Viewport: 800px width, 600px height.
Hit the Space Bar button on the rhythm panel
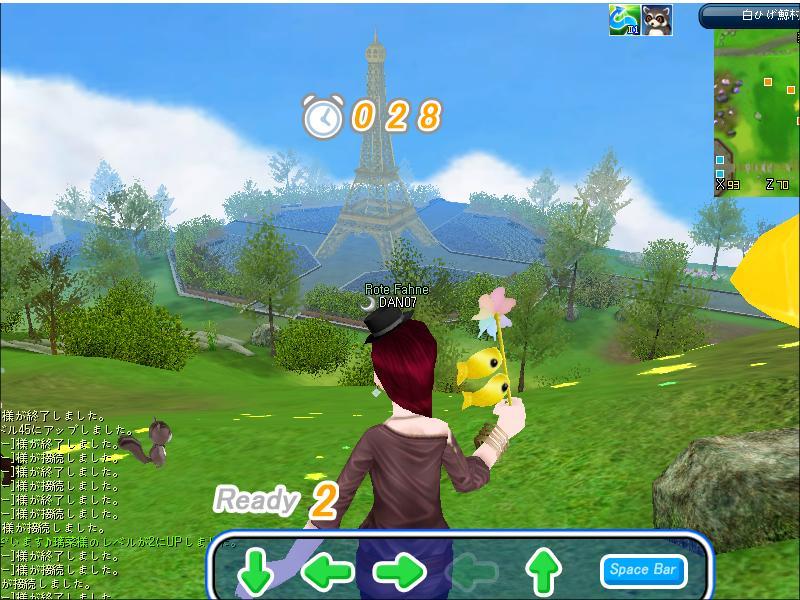pos(644,570)
